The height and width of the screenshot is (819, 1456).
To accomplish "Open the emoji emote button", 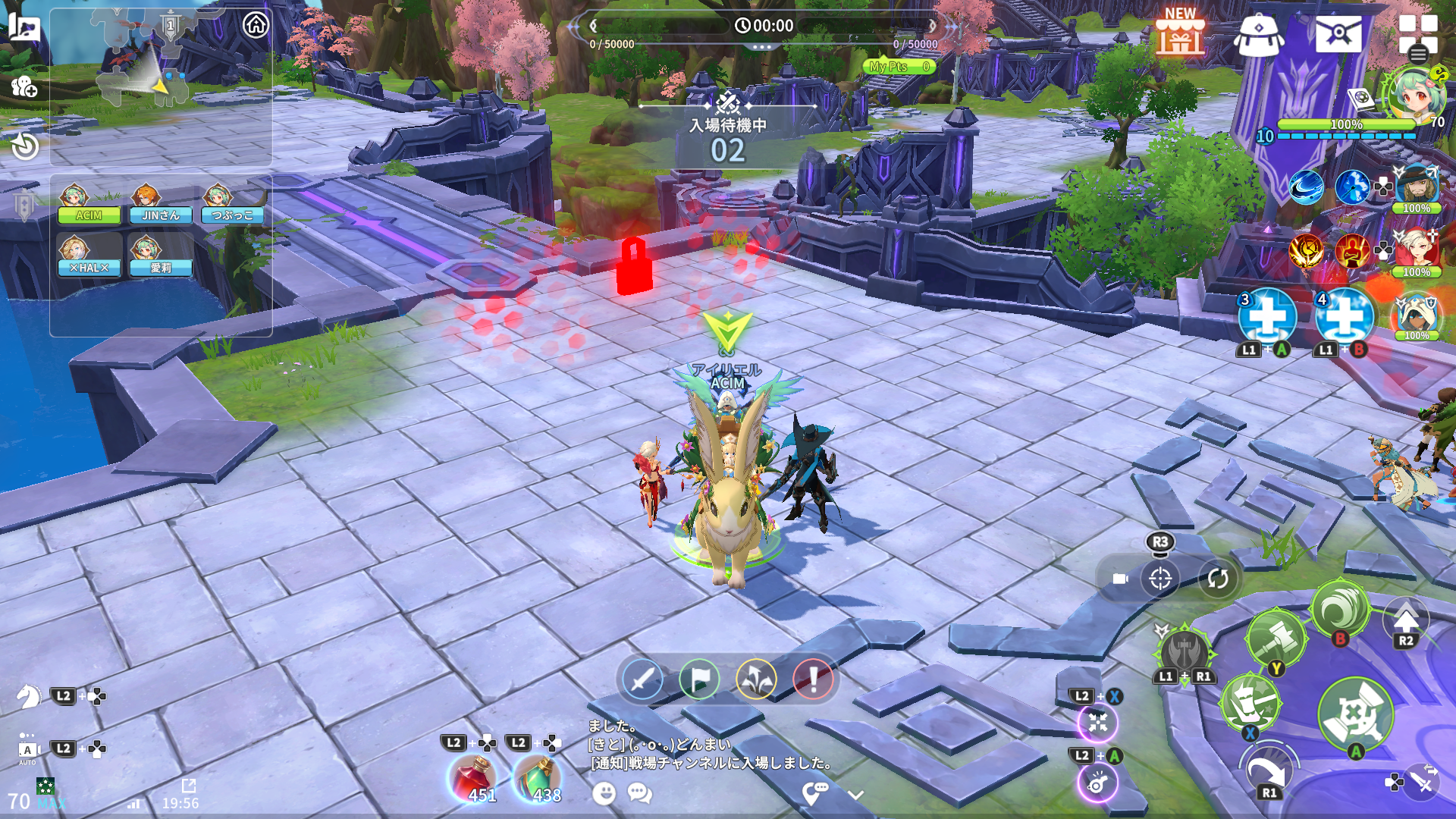I will tap(604, 793).
